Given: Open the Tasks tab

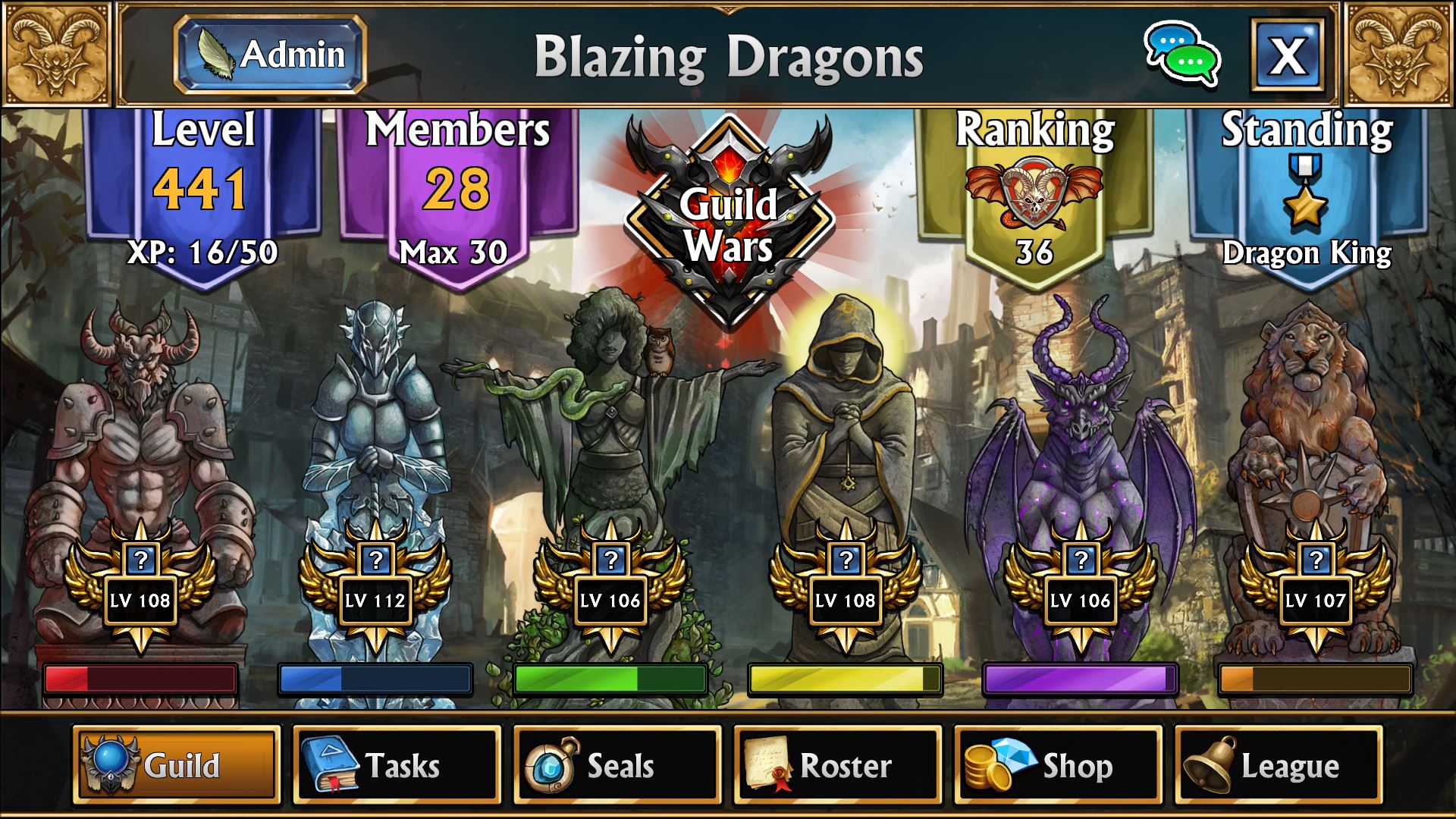Looking at the screenshot, I should click(x=397, y=764).
